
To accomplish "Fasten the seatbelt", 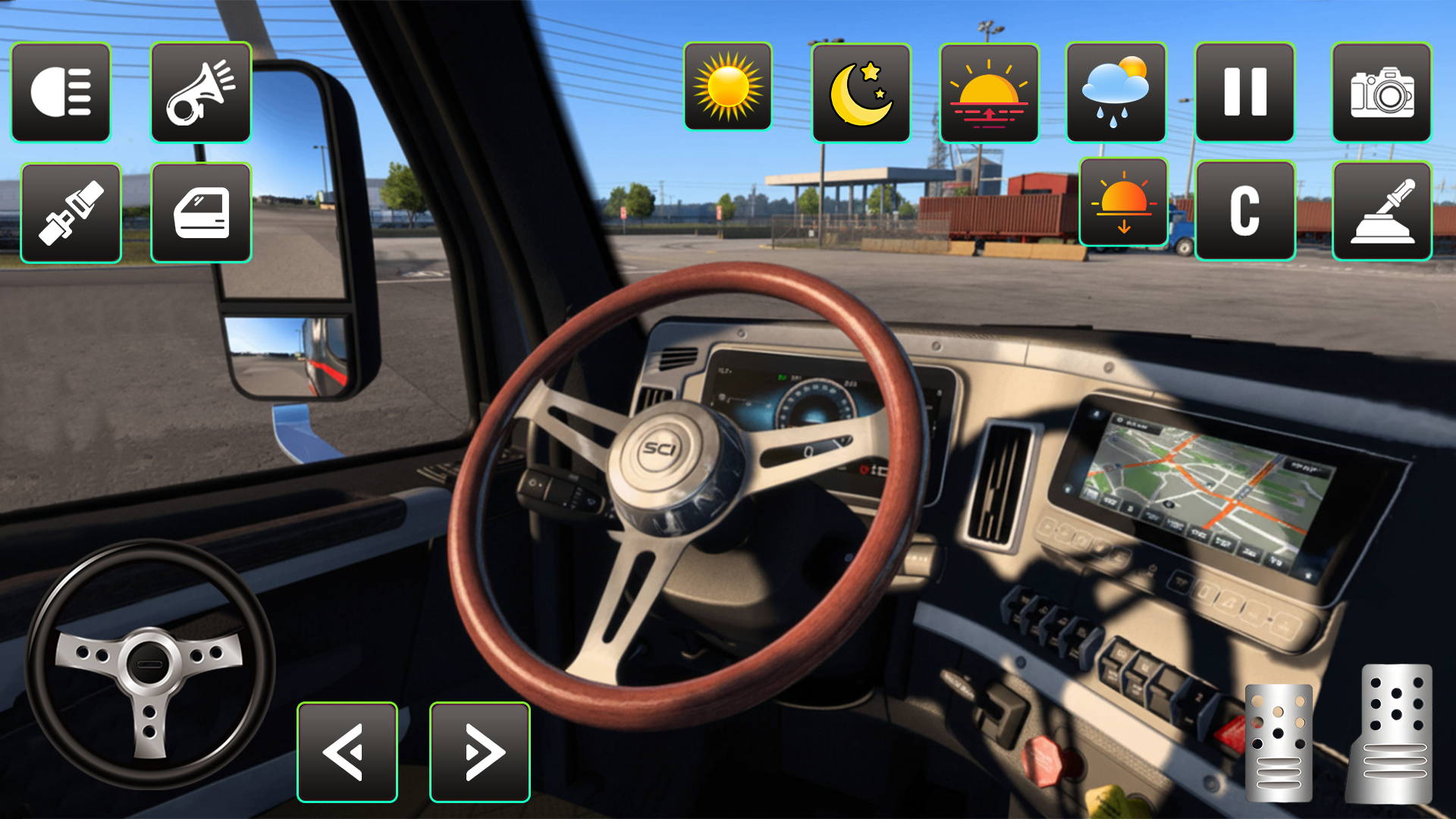I will pyautogui.click(x=71, y=213).
